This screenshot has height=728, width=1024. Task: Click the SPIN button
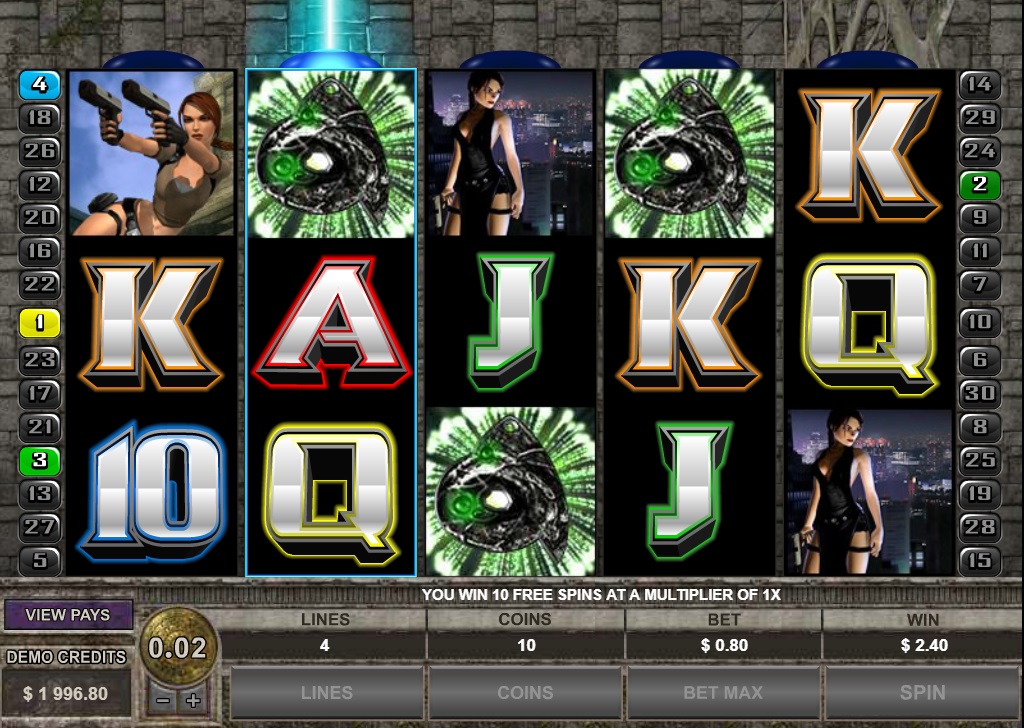coord(922,692)
